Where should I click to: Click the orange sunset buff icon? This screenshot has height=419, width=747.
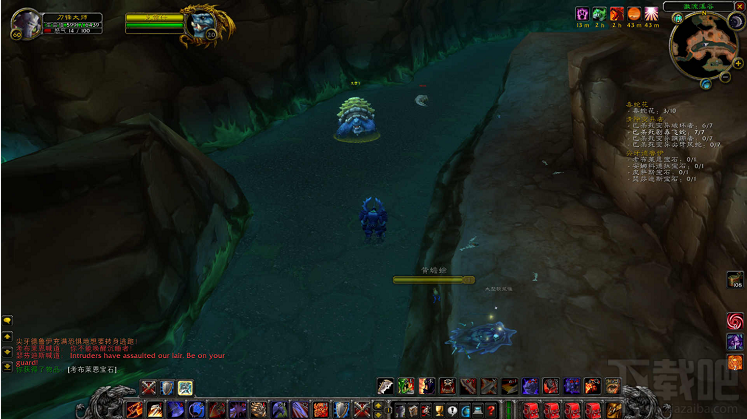coord(634,13)
